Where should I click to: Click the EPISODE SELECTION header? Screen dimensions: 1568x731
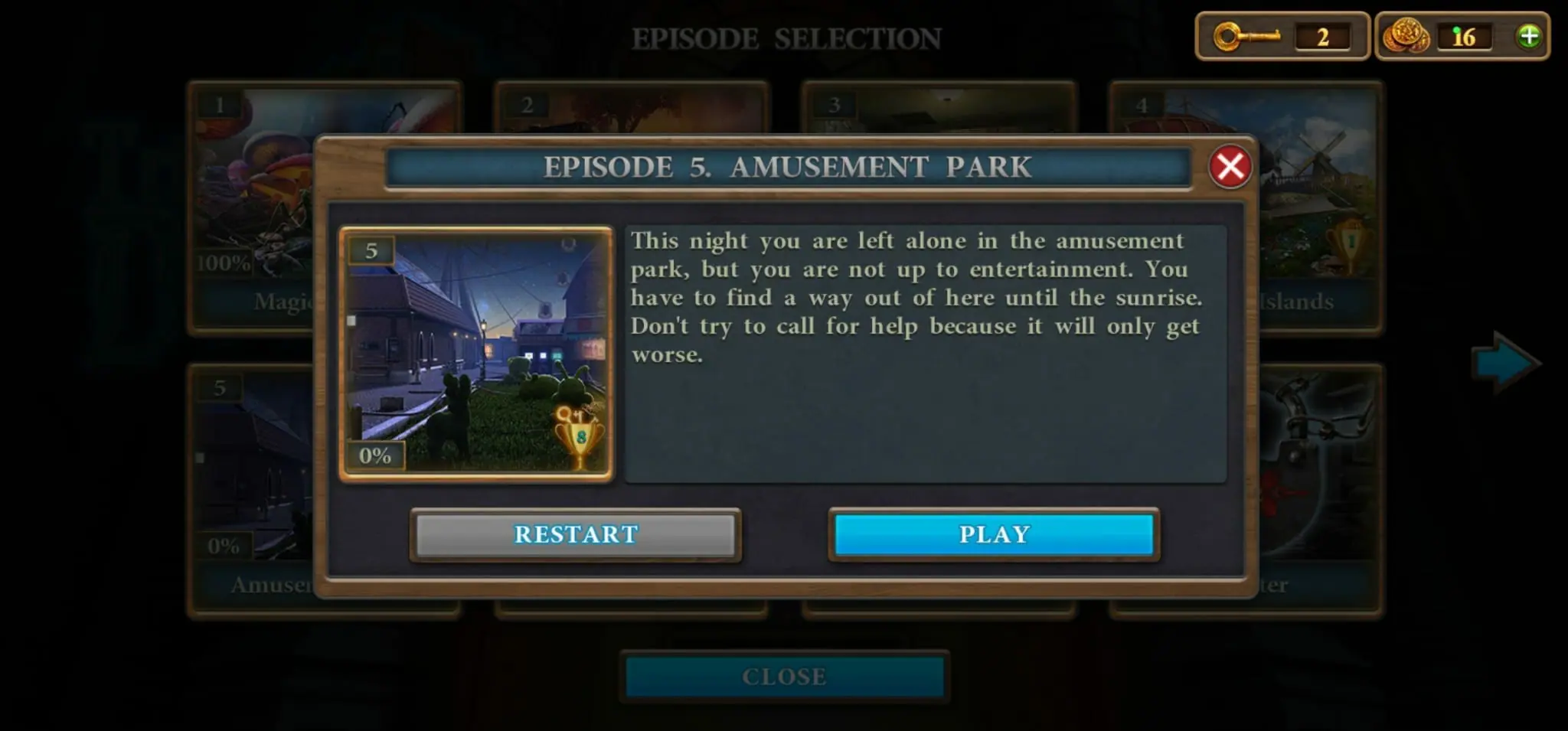[x=787, y=35]
